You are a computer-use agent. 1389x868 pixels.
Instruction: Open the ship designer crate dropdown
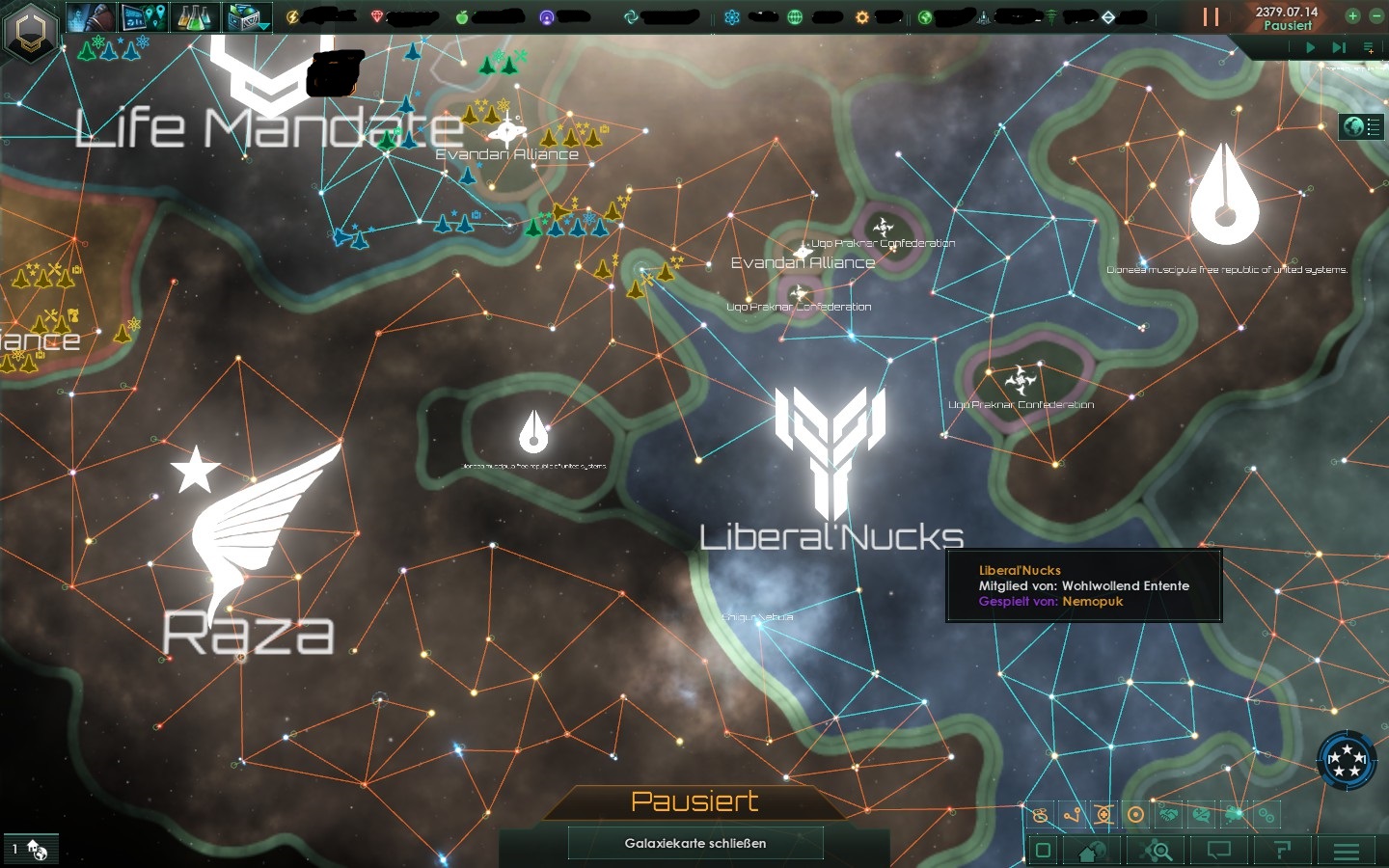248,16
